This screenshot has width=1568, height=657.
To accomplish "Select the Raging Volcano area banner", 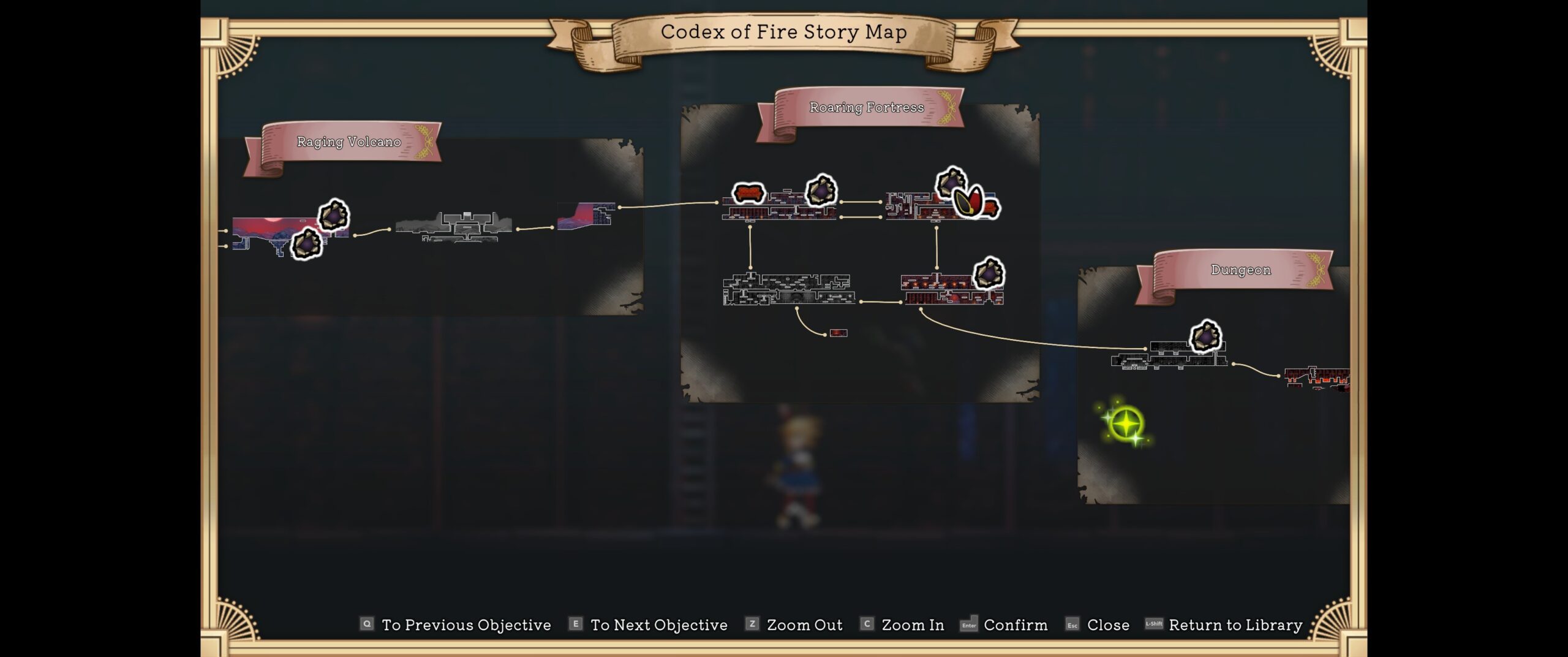I will (x=348, y=142).
